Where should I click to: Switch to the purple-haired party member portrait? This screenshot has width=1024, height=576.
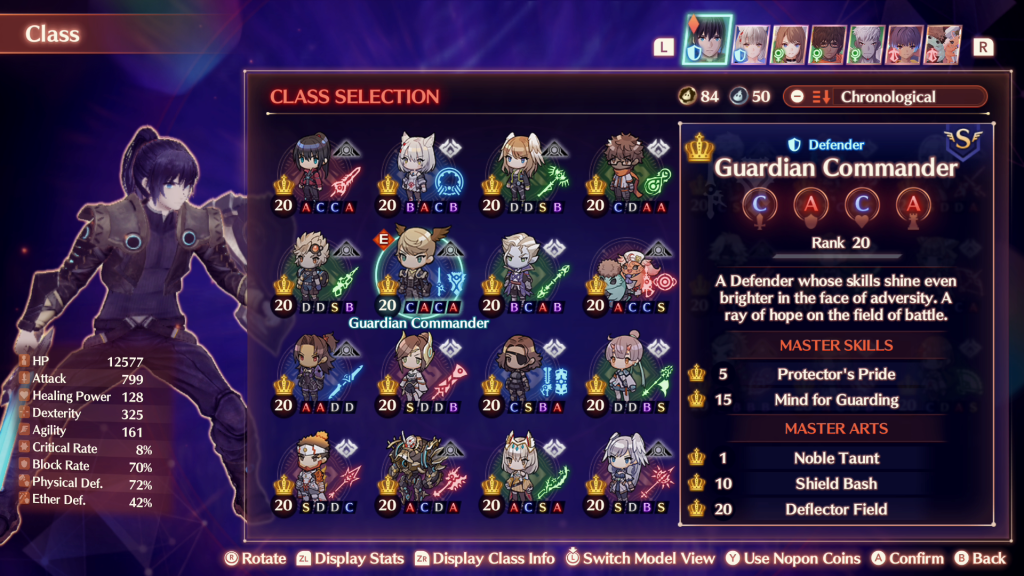click(x=904, y=45)
